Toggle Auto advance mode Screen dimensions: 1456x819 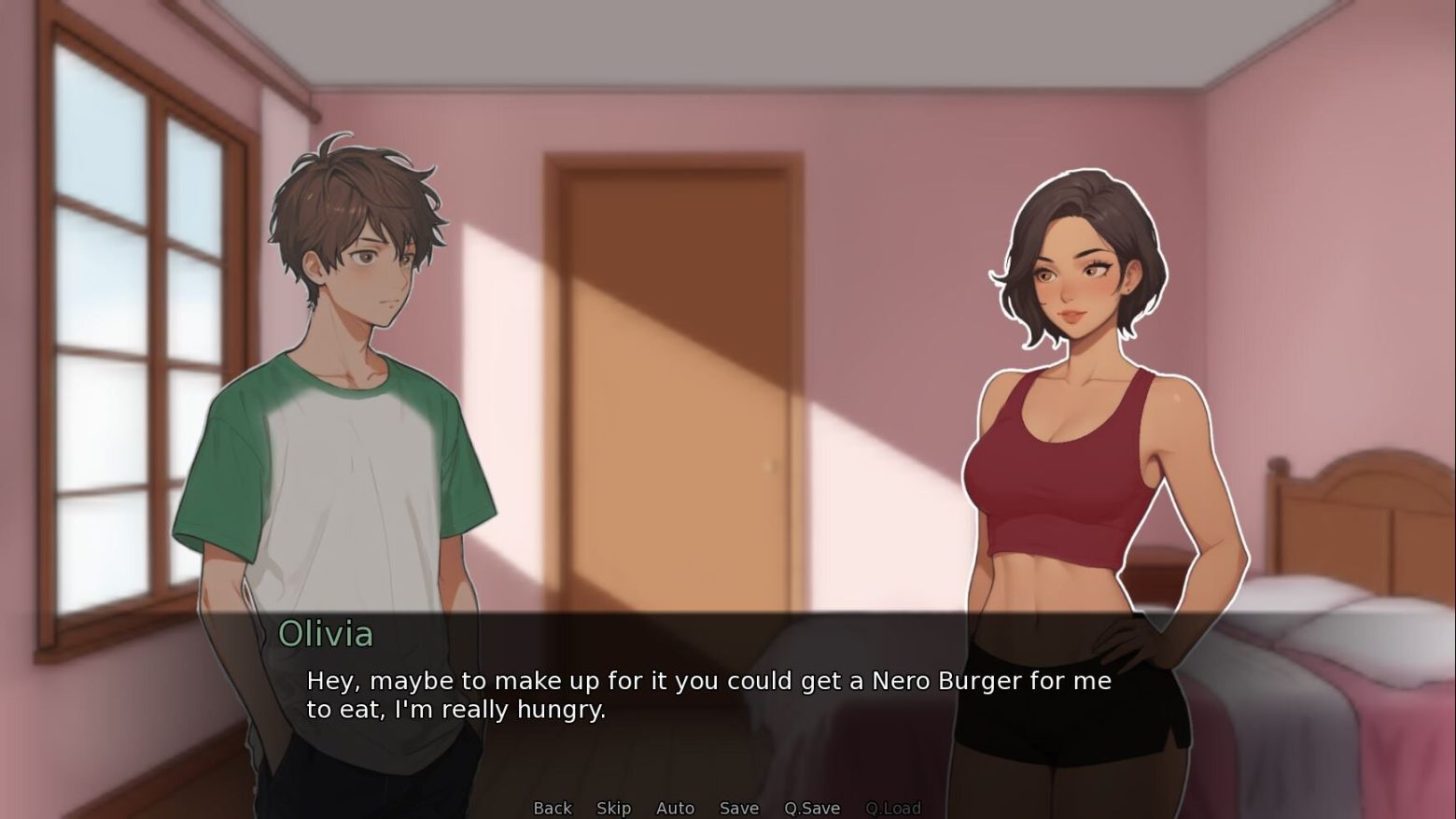[x=675, y=808]
